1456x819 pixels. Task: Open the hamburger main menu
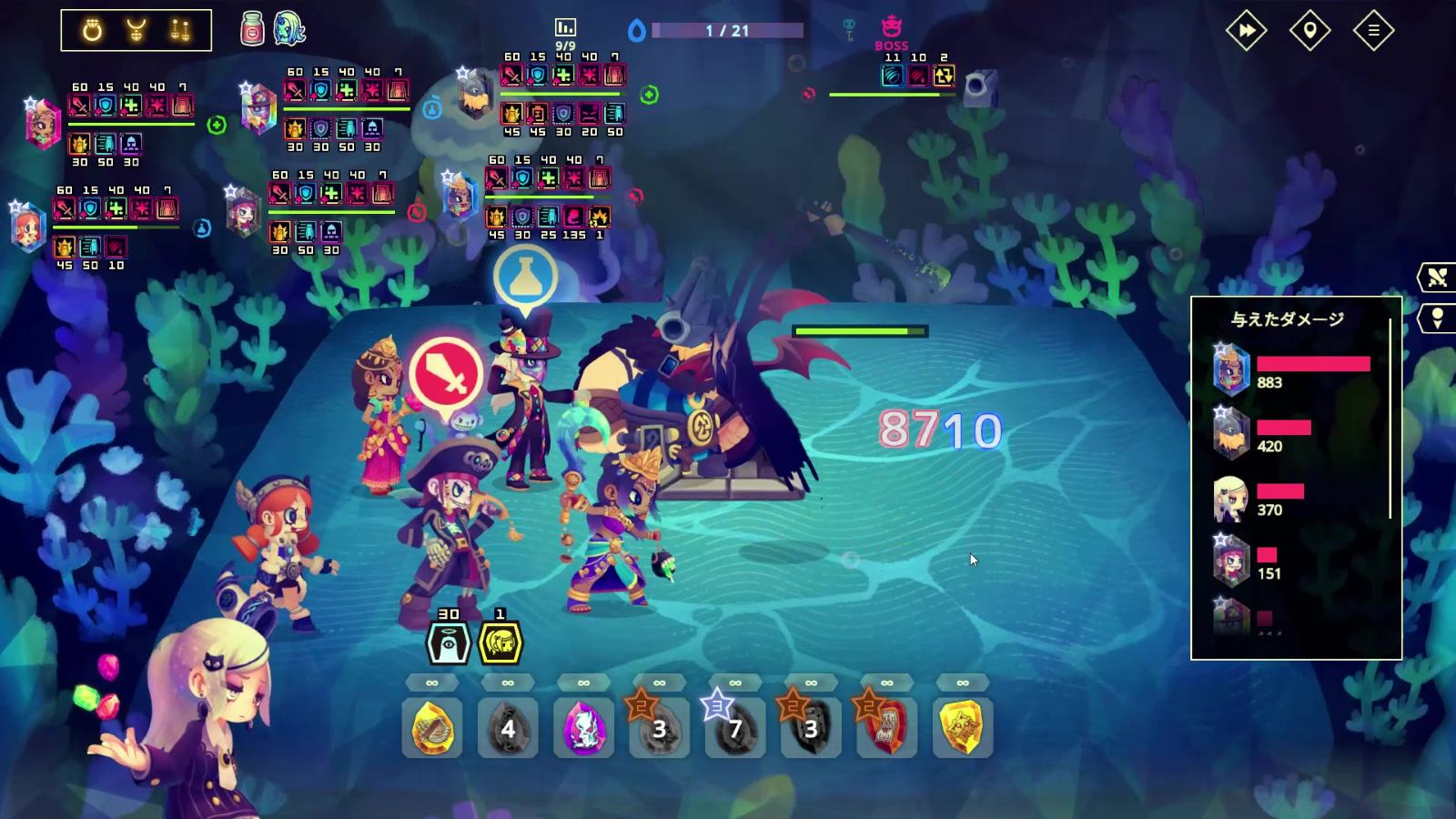click(1373, 31)
